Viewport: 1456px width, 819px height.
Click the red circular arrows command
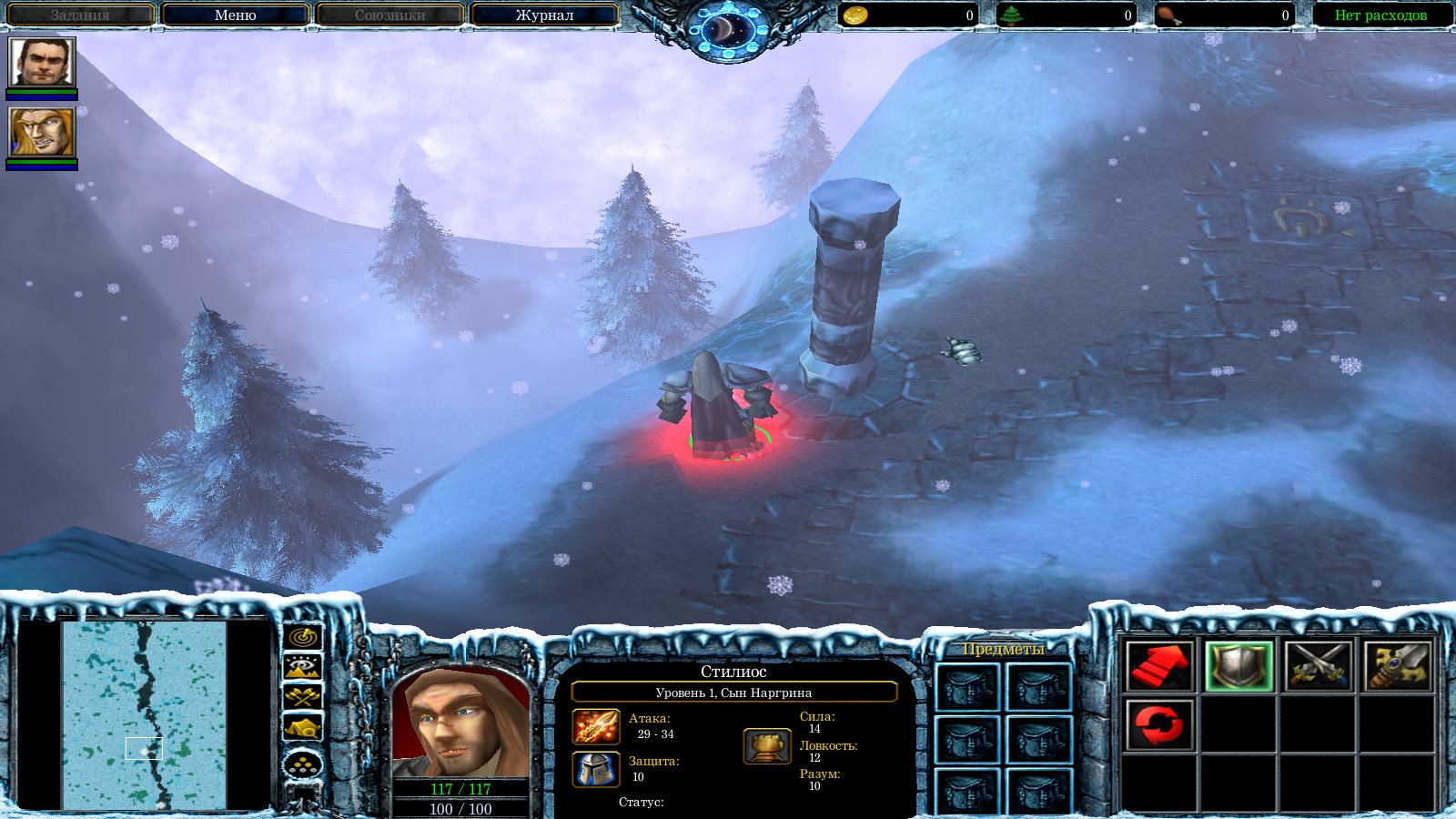1159,725
